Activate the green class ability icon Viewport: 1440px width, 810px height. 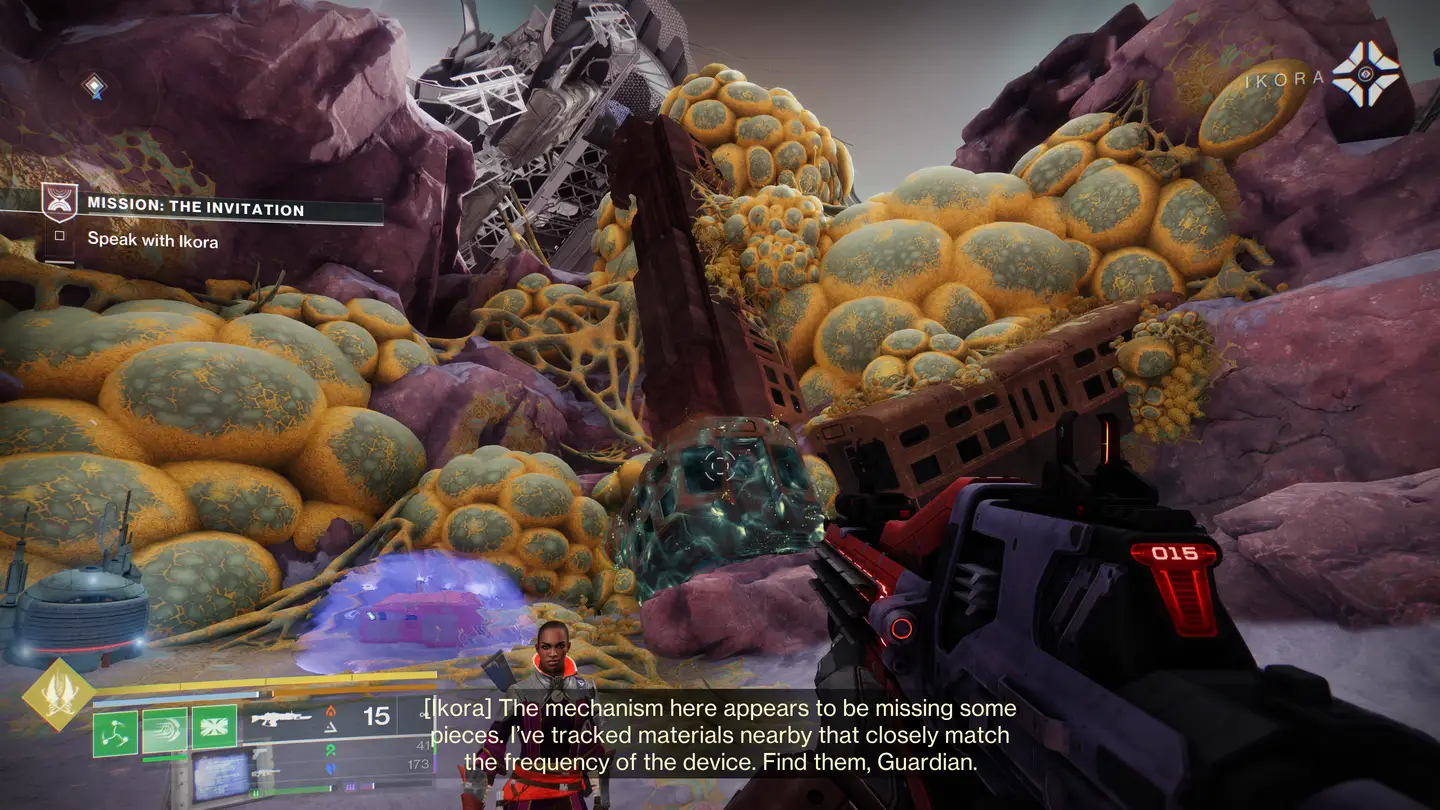(x=214, y=727)
